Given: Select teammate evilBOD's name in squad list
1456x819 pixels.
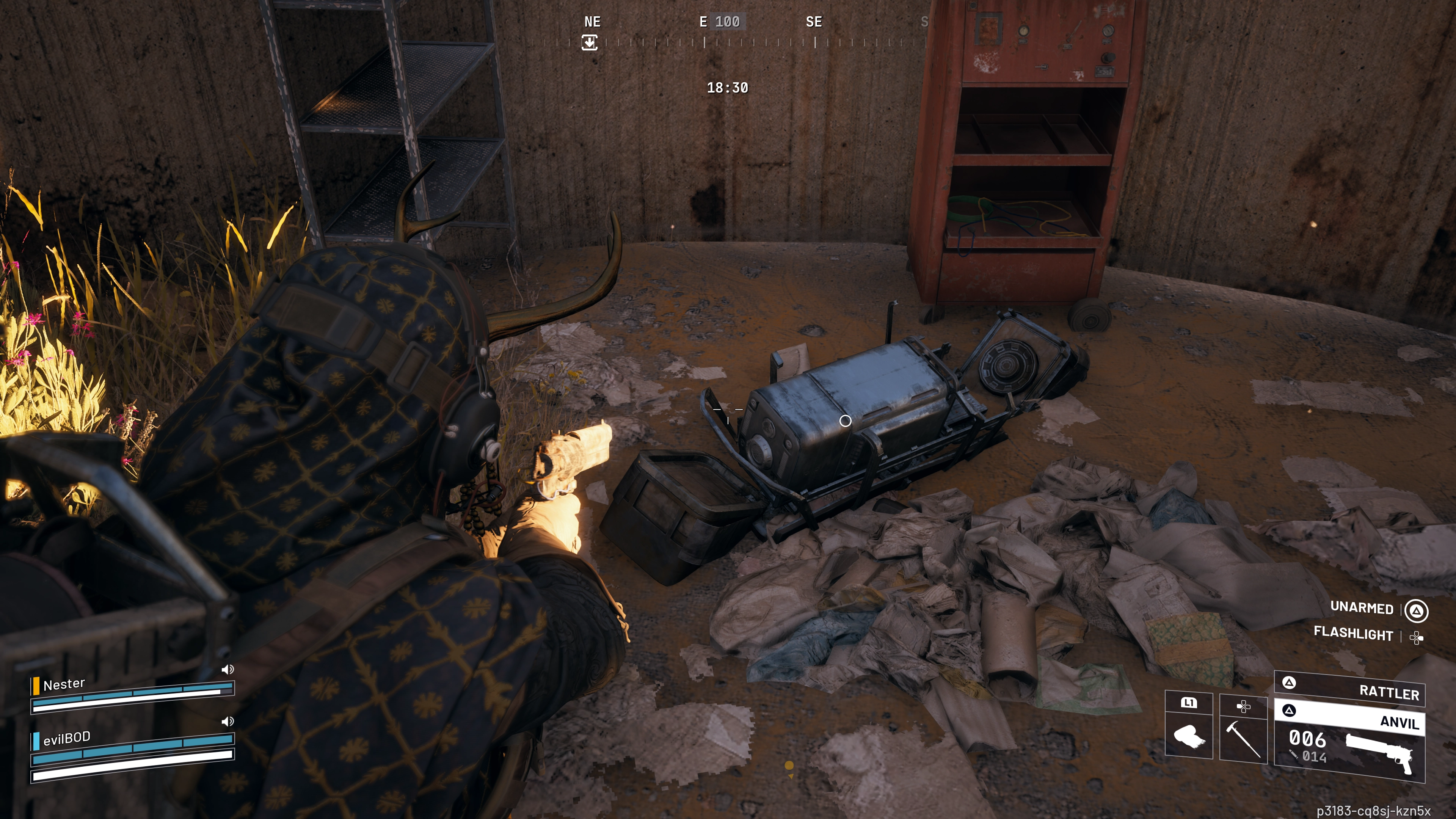Looking at the screenshot, I should point(67,738).
